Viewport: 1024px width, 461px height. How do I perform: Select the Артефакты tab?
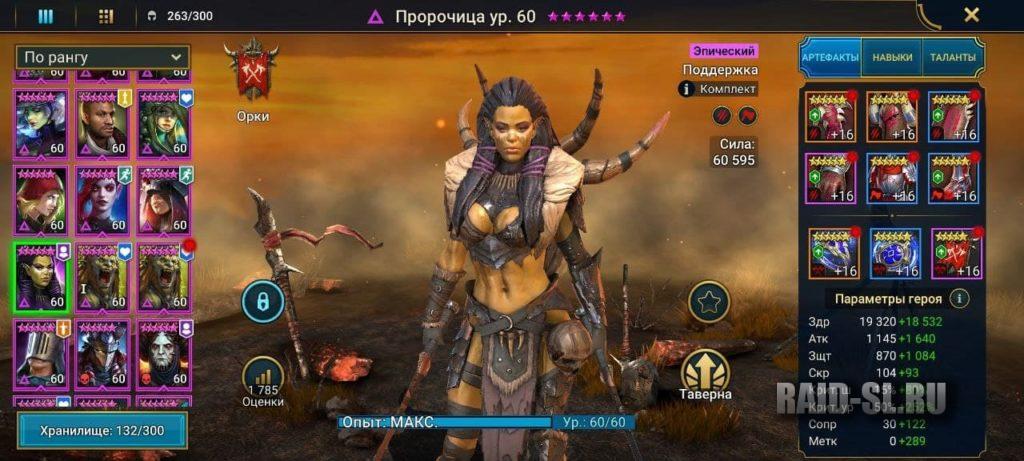coord(830,58)
